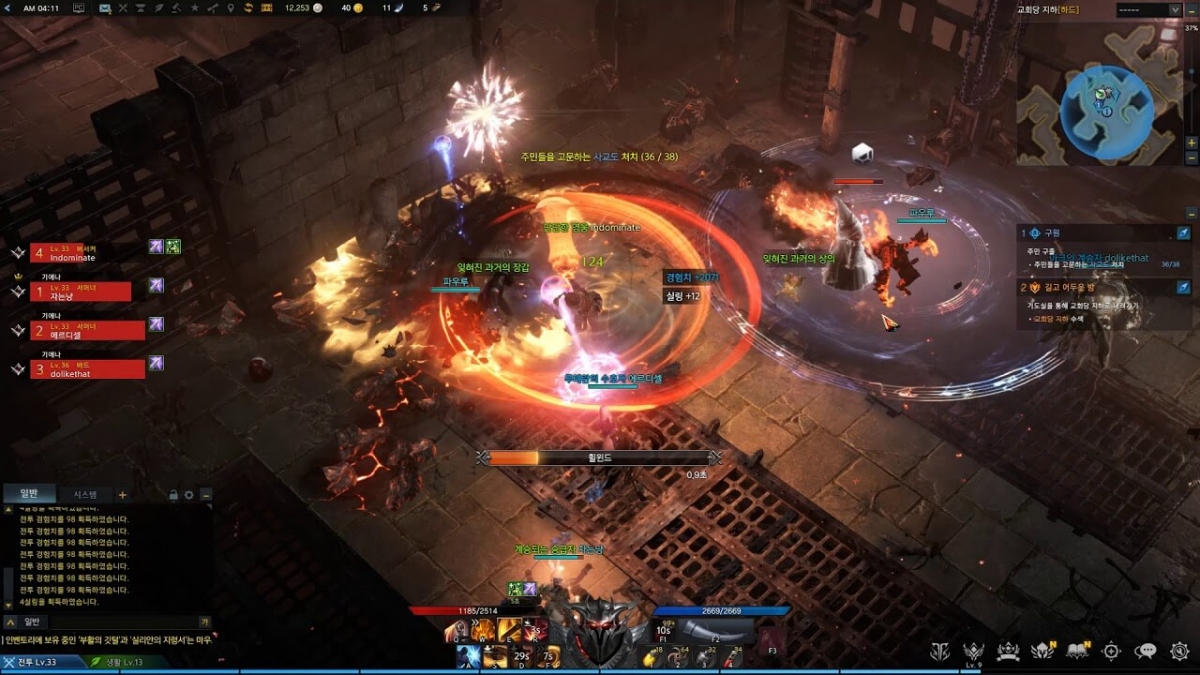This screenshot has width=1200, height=675.
Task: Open the settings gear menu icon
Action: (x=1179, y=651)
